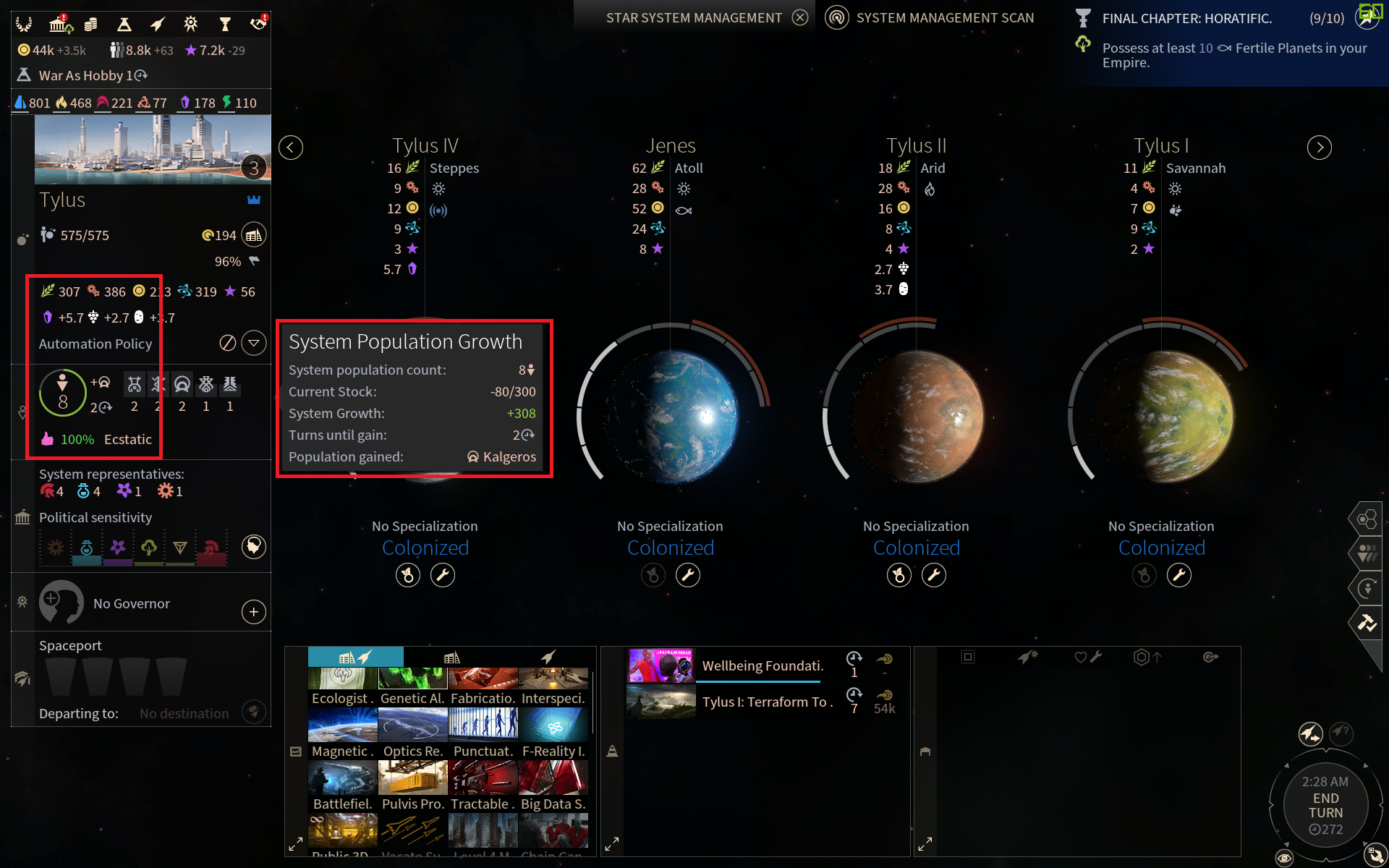End the current turn

coord(1325,805)
